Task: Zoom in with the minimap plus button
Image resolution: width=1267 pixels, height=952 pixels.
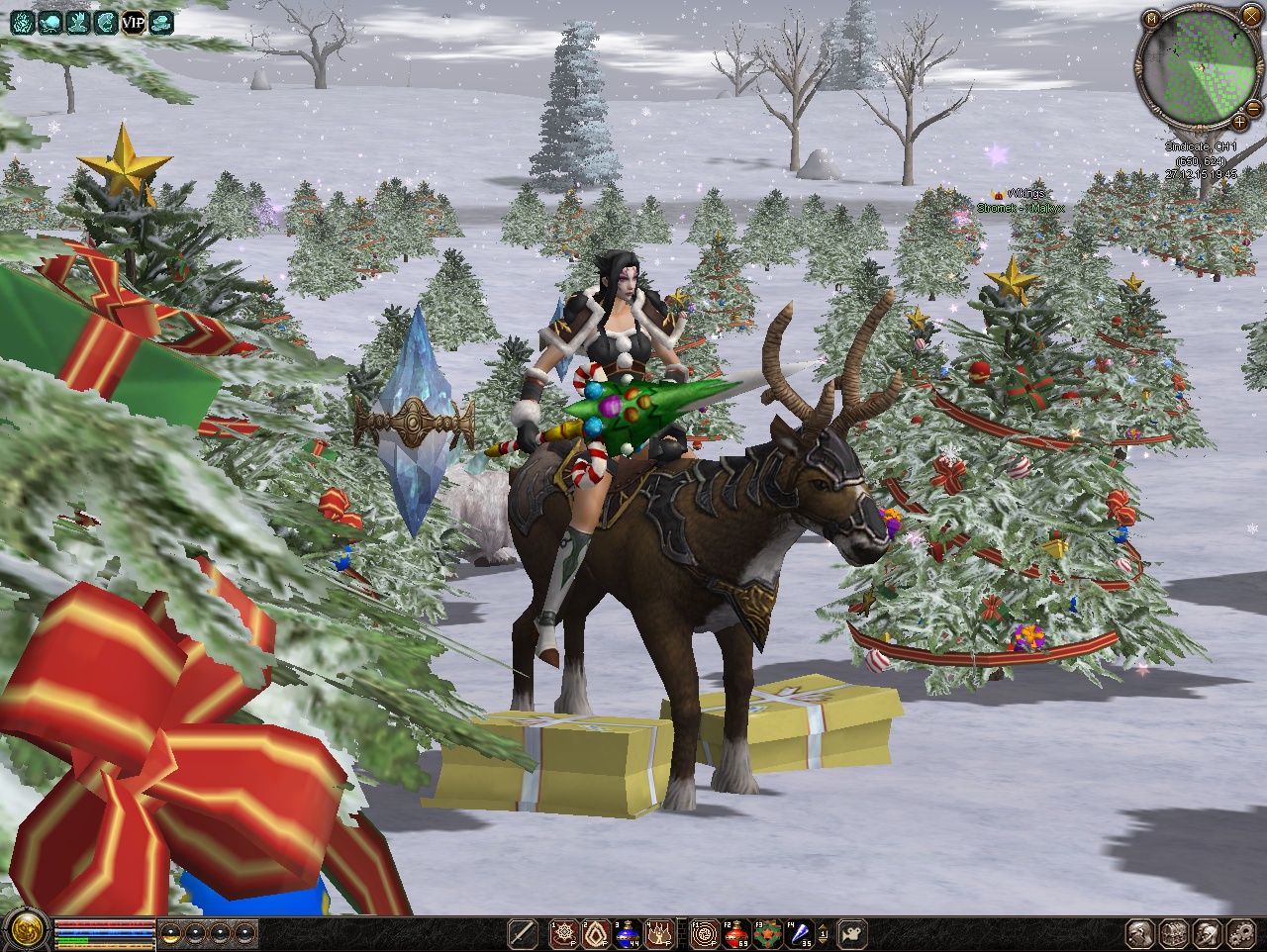Action: coord(1239,122)
